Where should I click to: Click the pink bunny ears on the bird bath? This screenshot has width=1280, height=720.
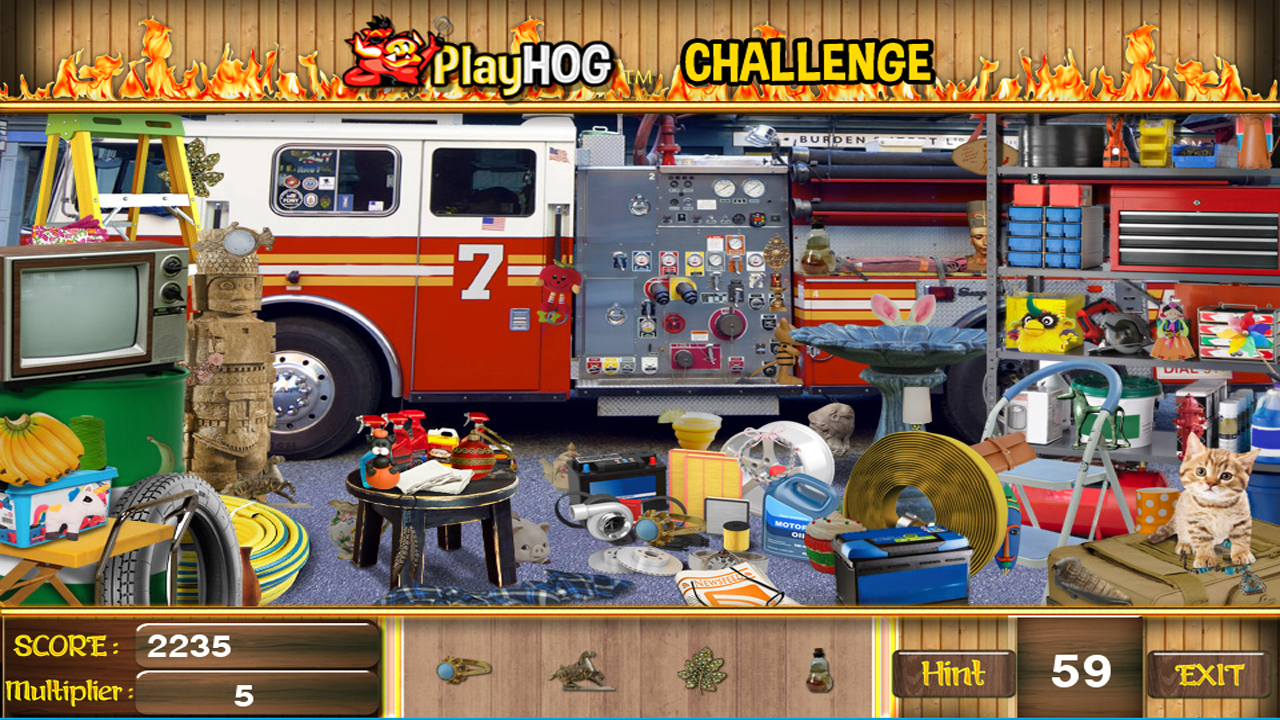click(x=903, y=310)
